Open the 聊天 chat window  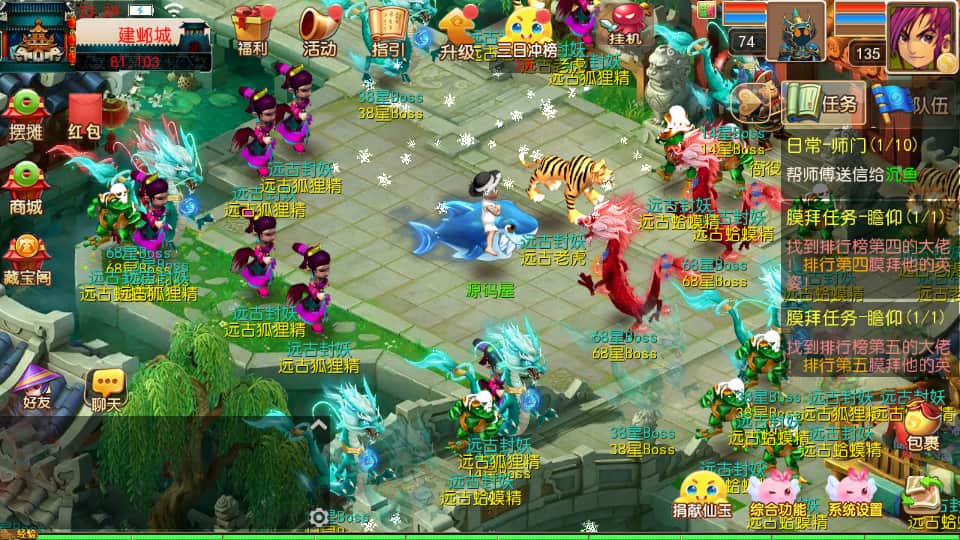[106, 390]
